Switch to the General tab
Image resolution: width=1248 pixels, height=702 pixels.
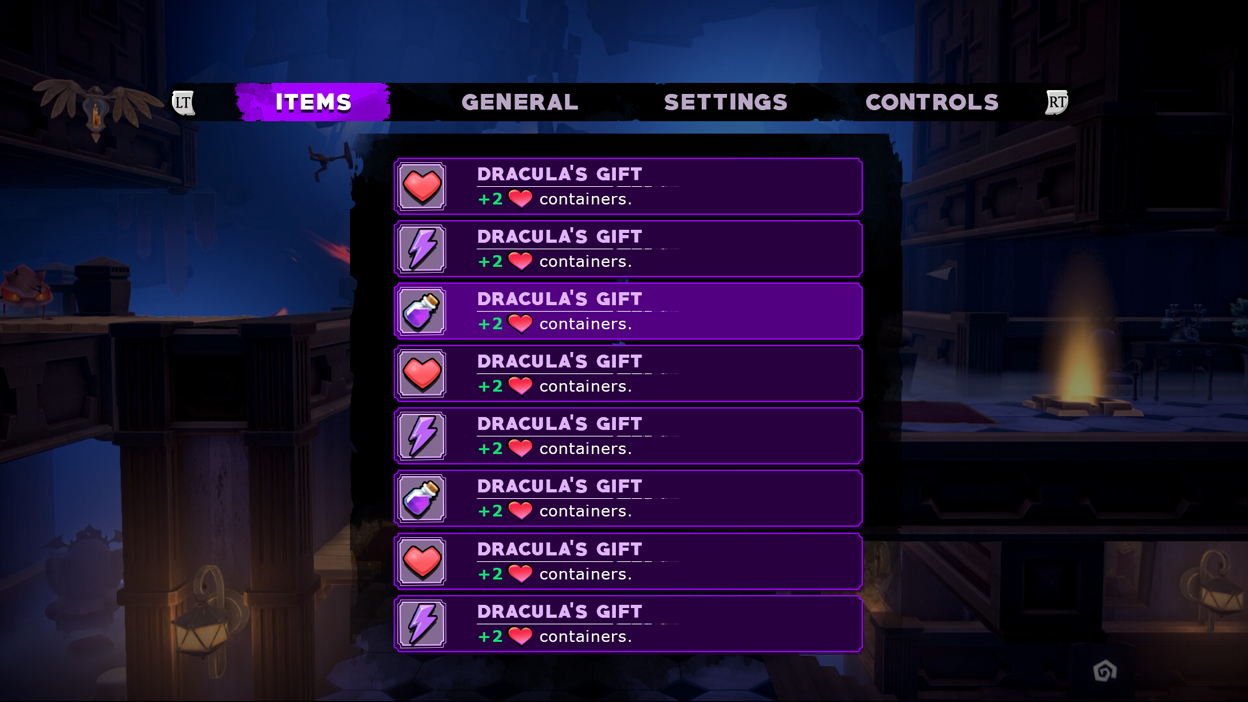519,102
